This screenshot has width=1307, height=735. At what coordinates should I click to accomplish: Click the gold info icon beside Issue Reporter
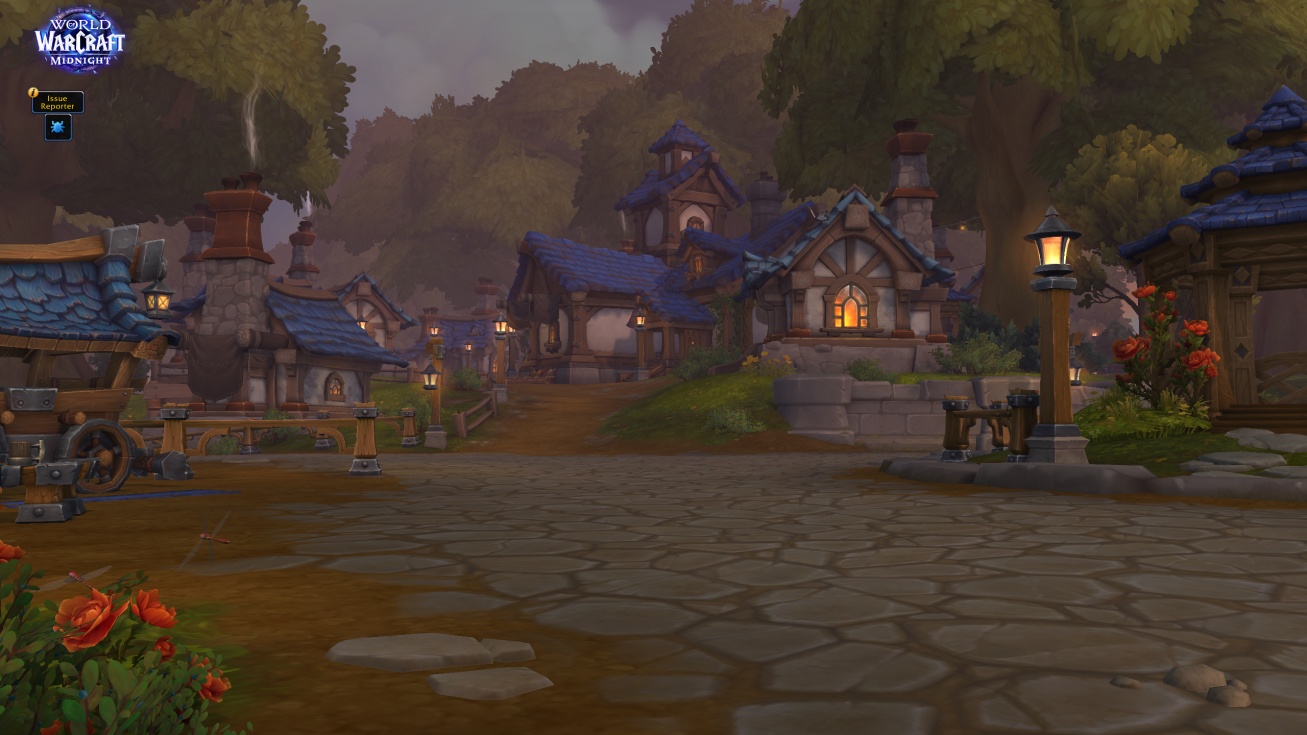tap(33, 92)
